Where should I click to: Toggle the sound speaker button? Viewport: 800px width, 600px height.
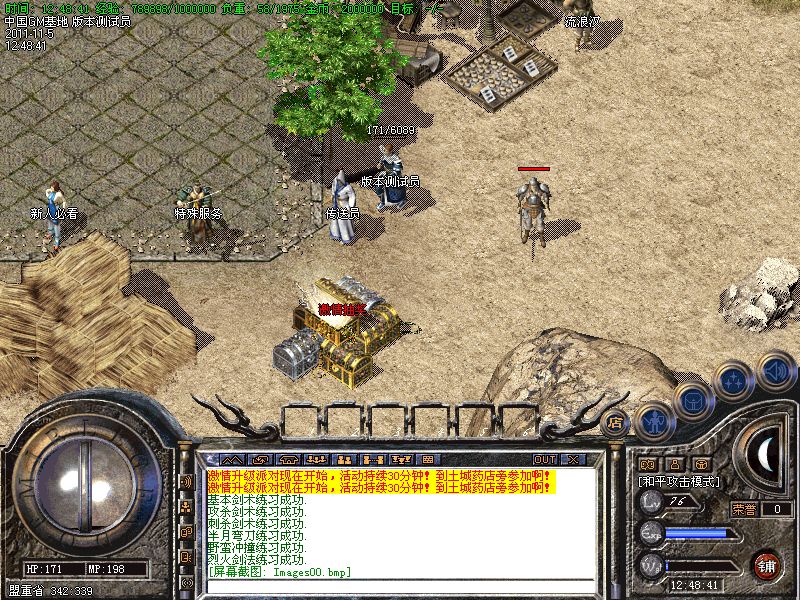click(x=776, y=369)
